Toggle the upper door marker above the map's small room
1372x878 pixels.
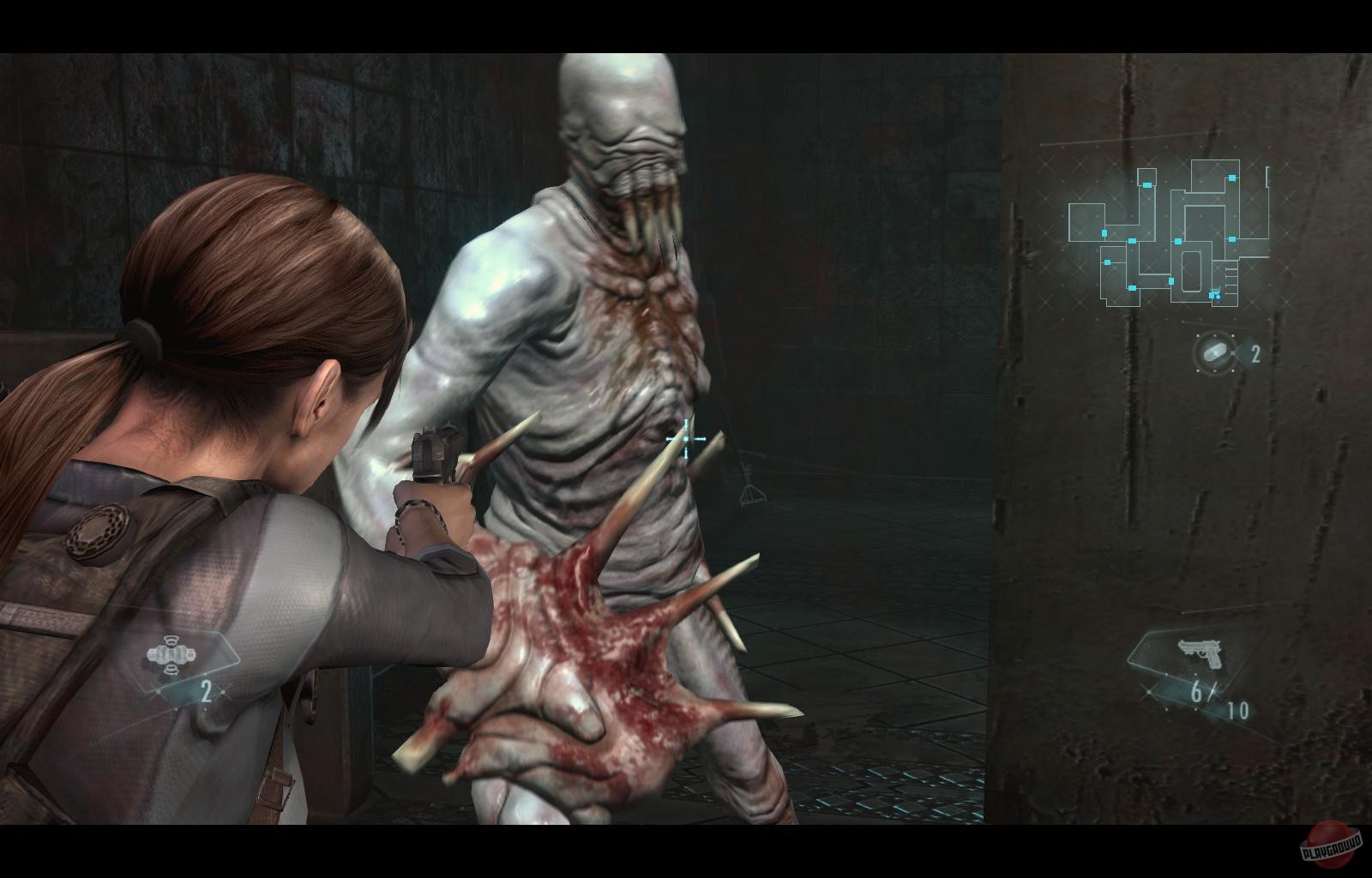(x=1147, y=184)
